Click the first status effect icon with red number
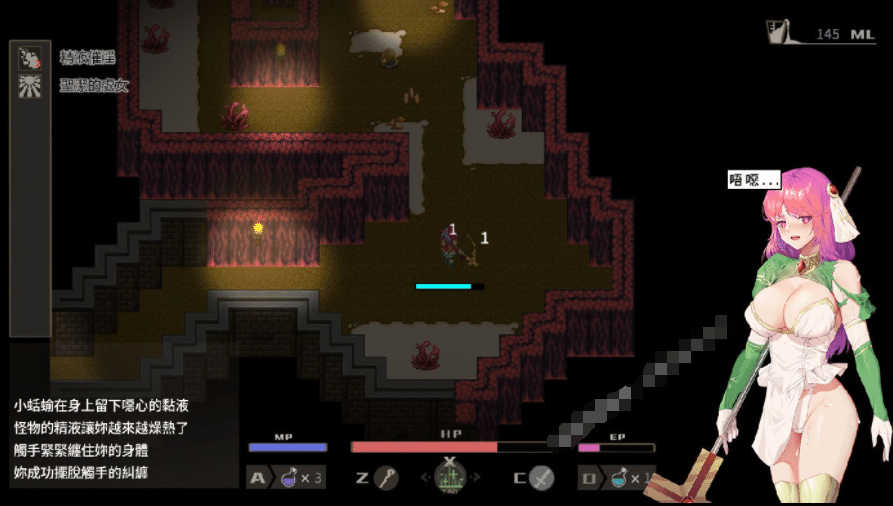The height and width of the screenshot is (506, 893). tap(30, 58)
